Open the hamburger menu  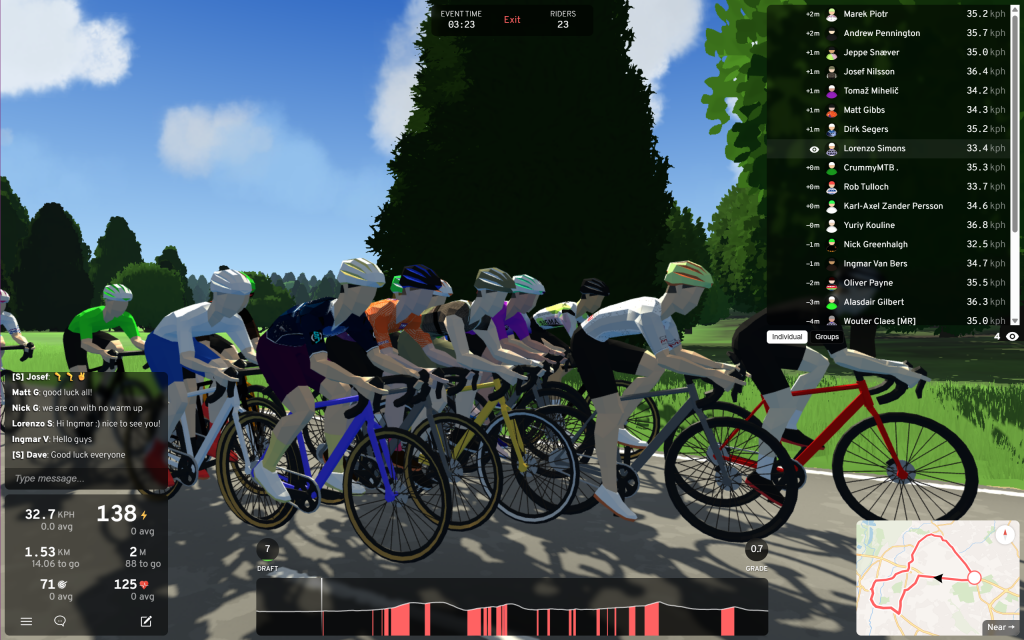(27, 621)
